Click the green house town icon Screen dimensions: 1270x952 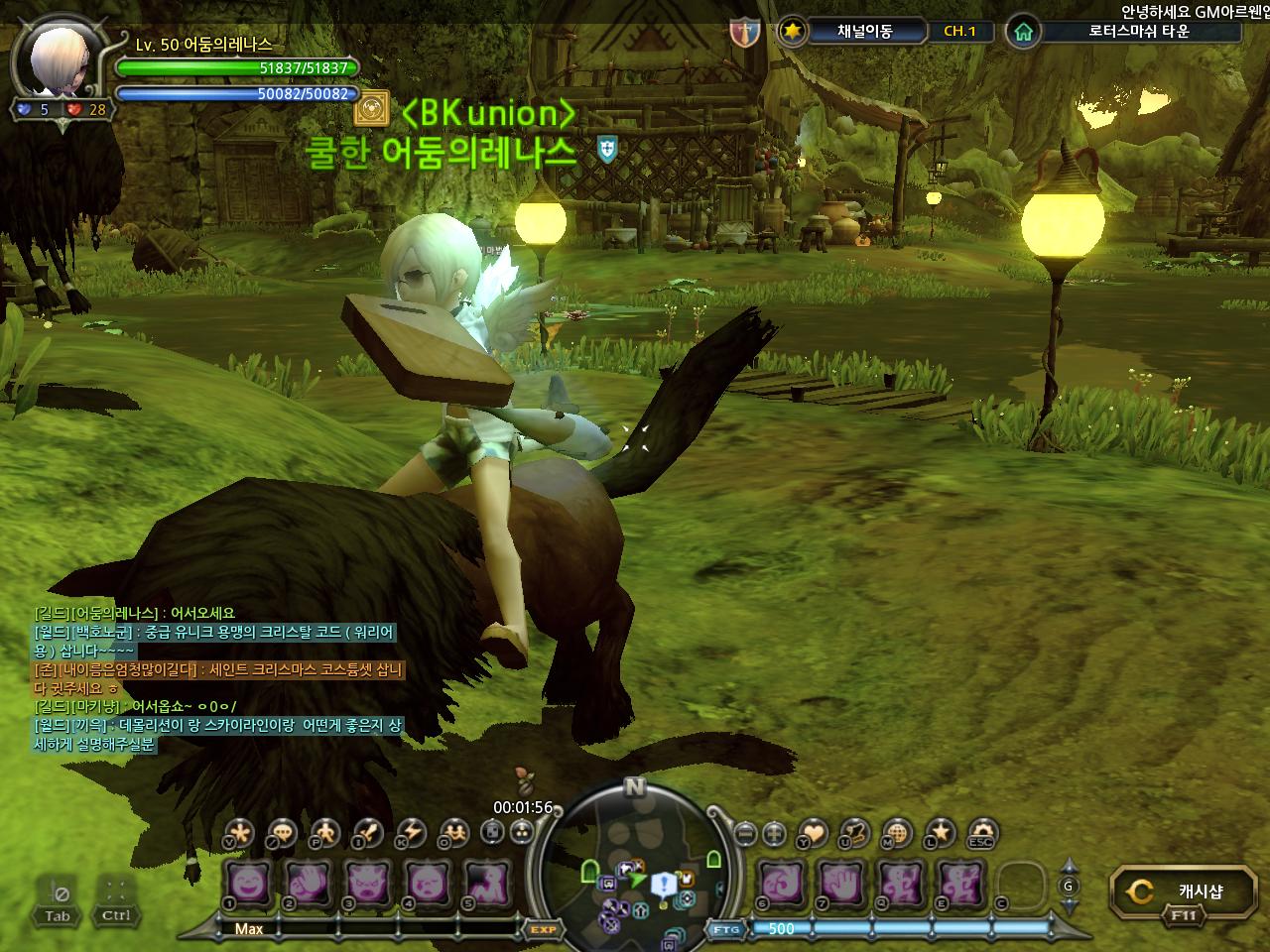pyautogui.click(x=1023, y=32)
